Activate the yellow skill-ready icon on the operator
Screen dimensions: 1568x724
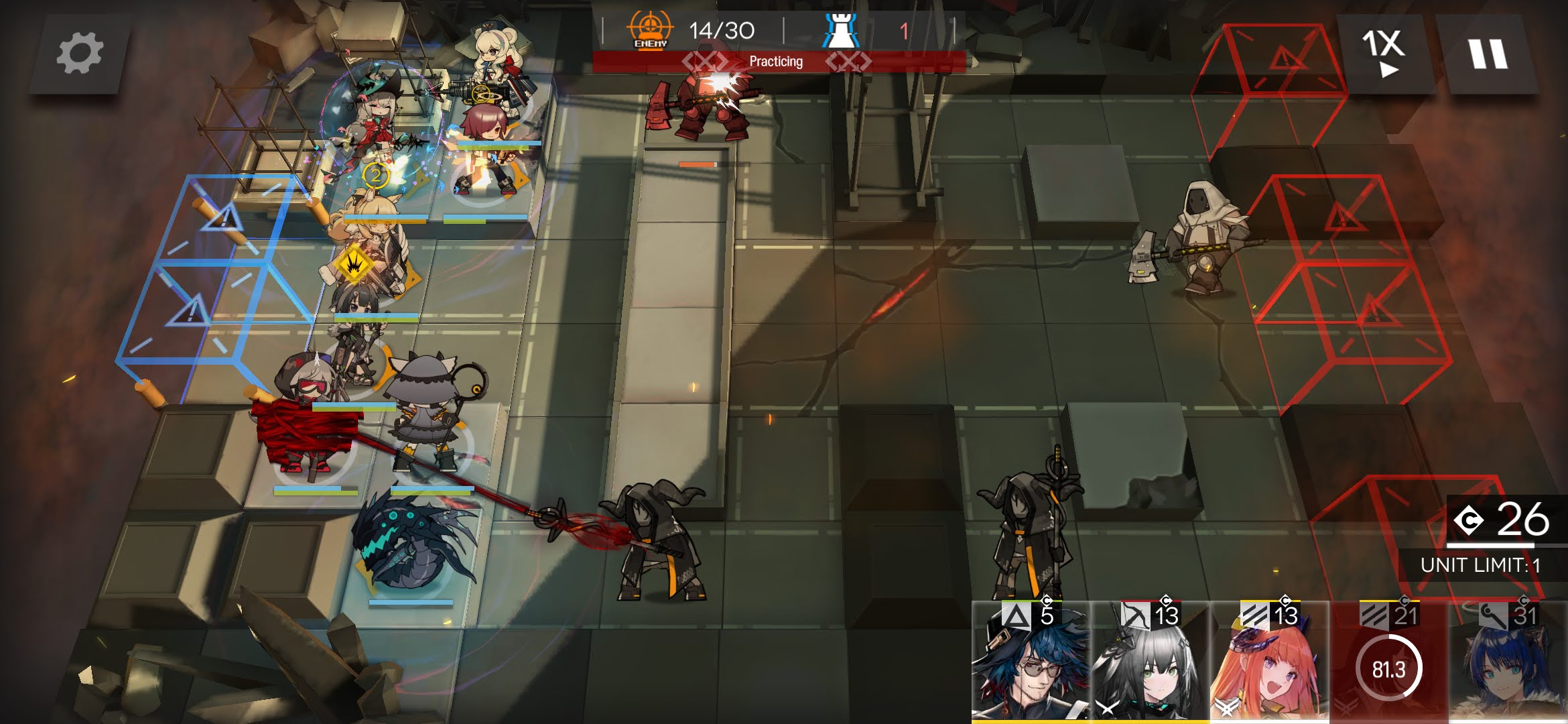tap(354, 263)
